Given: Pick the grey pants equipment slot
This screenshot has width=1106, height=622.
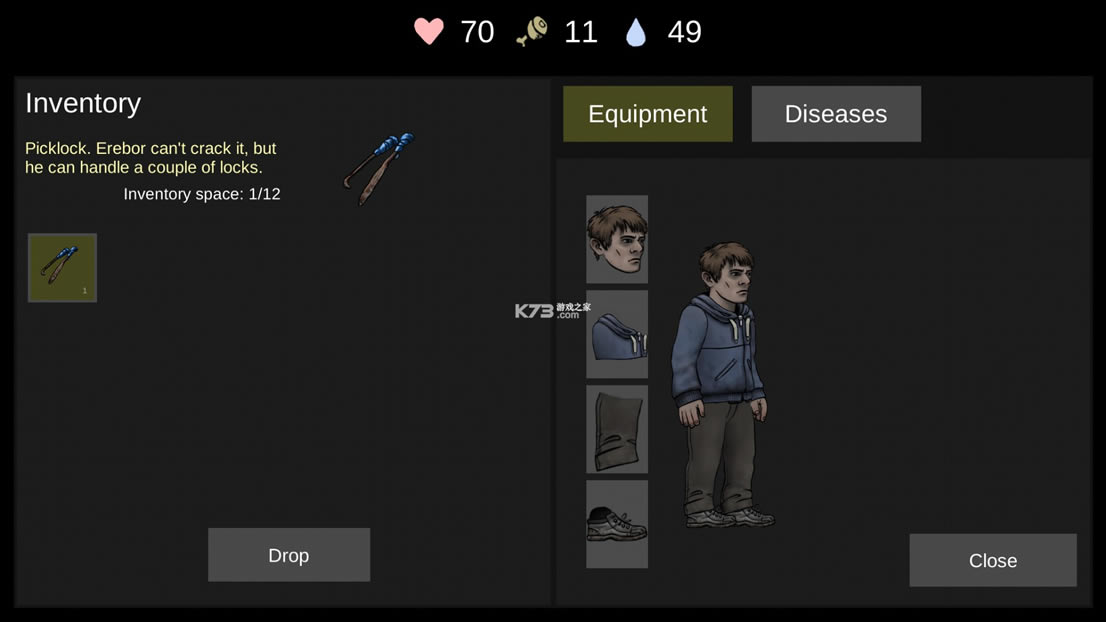Looking at the screenshot, I should [616, 429].
